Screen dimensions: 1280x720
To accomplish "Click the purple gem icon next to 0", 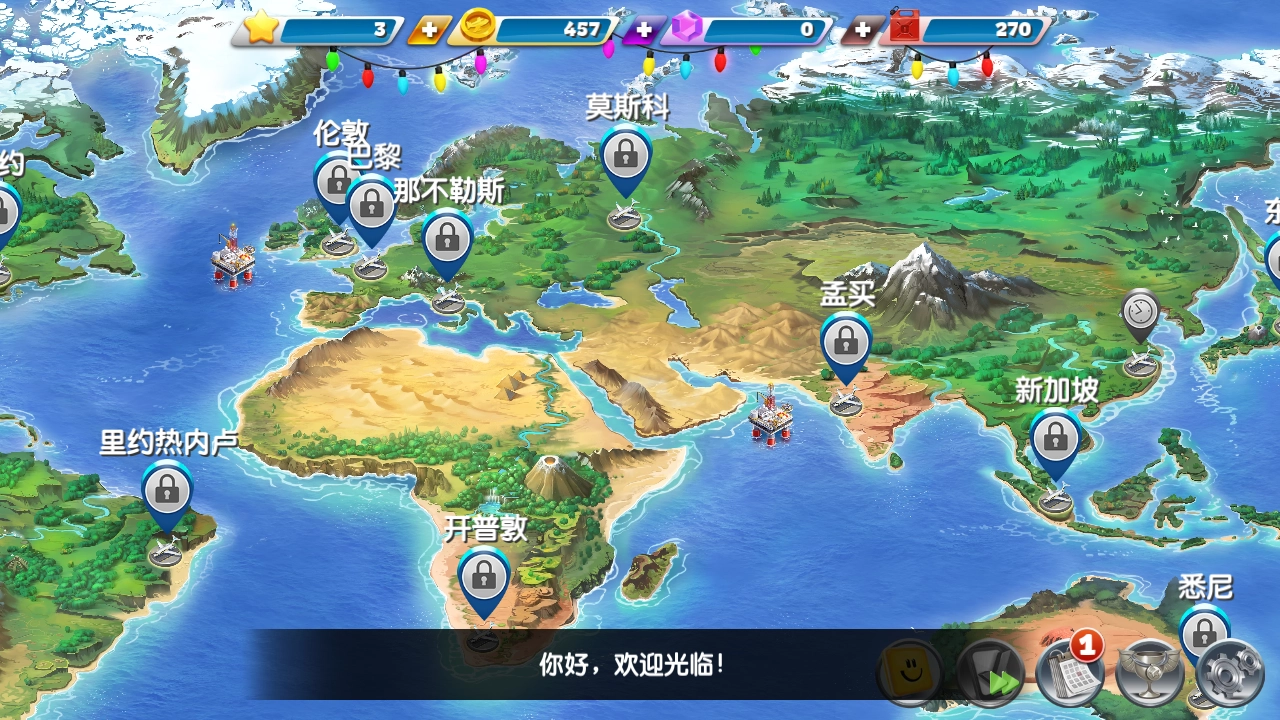I will click(x=685, y=29).
